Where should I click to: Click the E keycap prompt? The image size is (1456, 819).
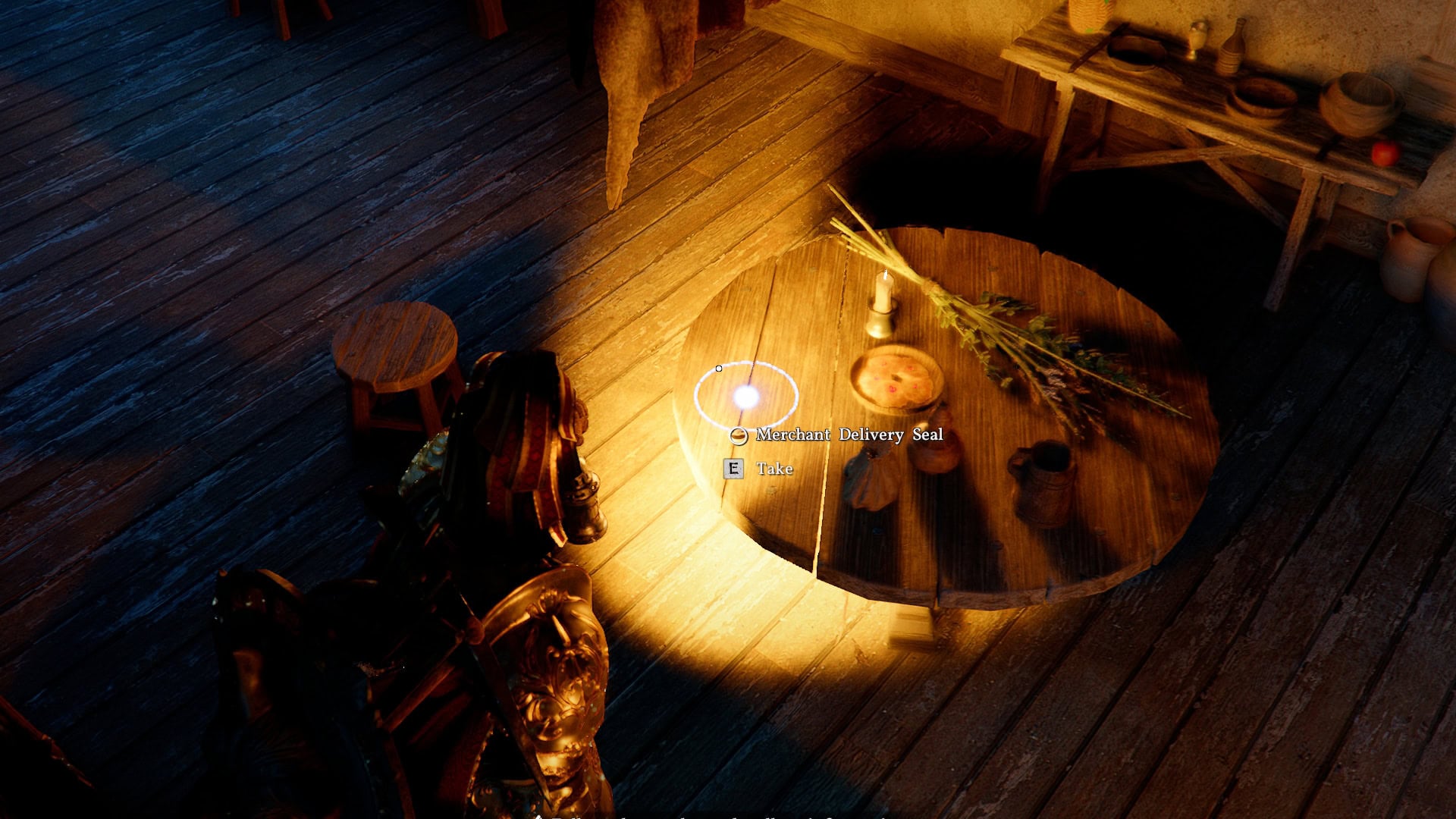733,469
